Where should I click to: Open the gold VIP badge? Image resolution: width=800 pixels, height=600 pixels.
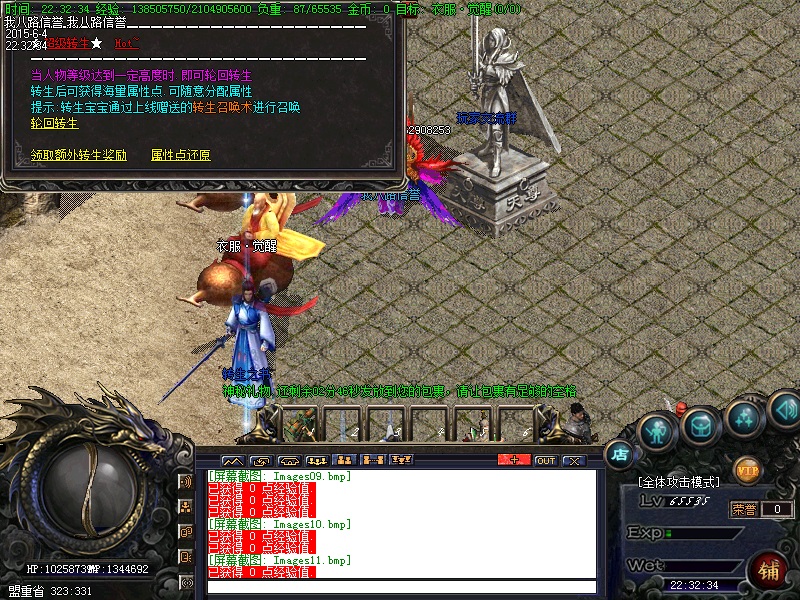click(x=747, y=468)
